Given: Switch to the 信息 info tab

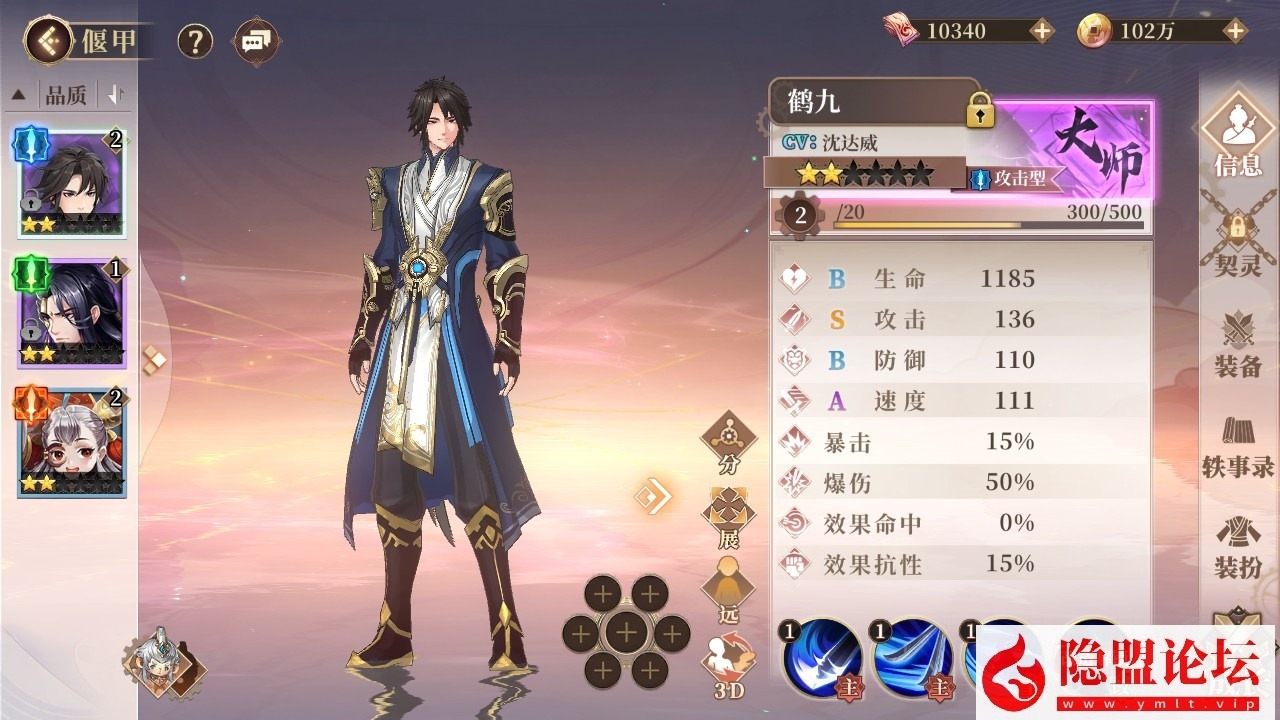Looking at the screenshot, I should 1237,135.
